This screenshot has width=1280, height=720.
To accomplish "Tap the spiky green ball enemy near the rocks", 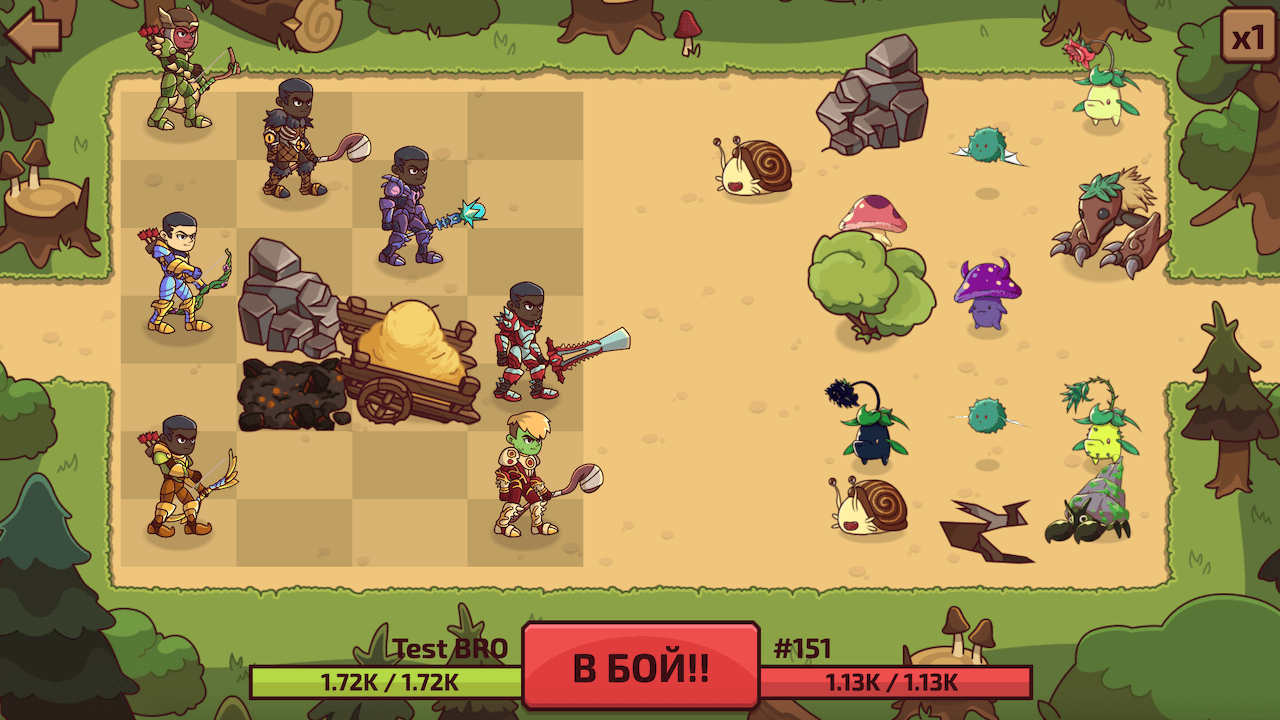I will point(985,145).
